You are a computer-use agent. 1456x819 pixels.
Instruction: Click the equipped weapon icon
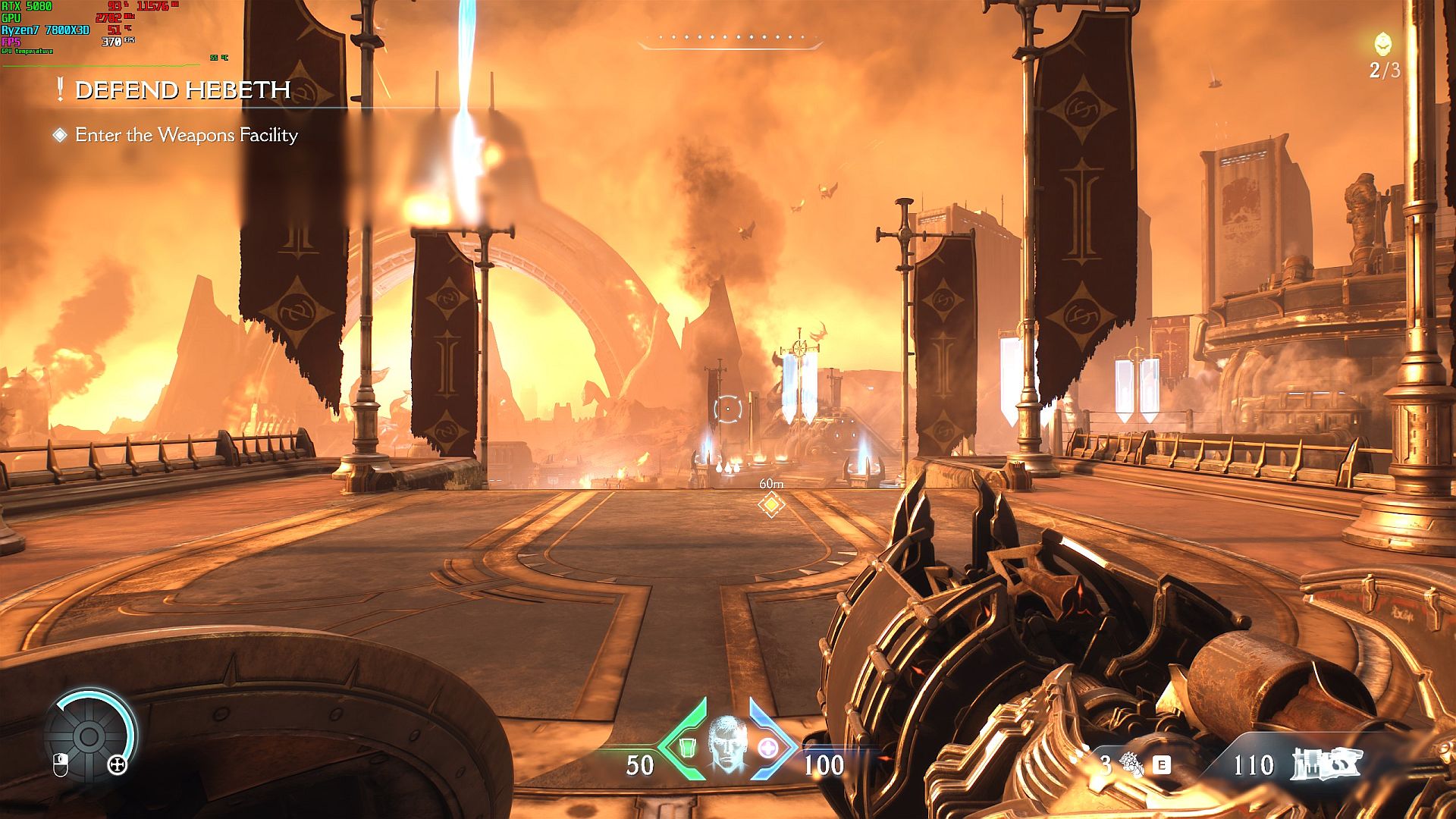pyautogui.click(x=1327, y=764)
